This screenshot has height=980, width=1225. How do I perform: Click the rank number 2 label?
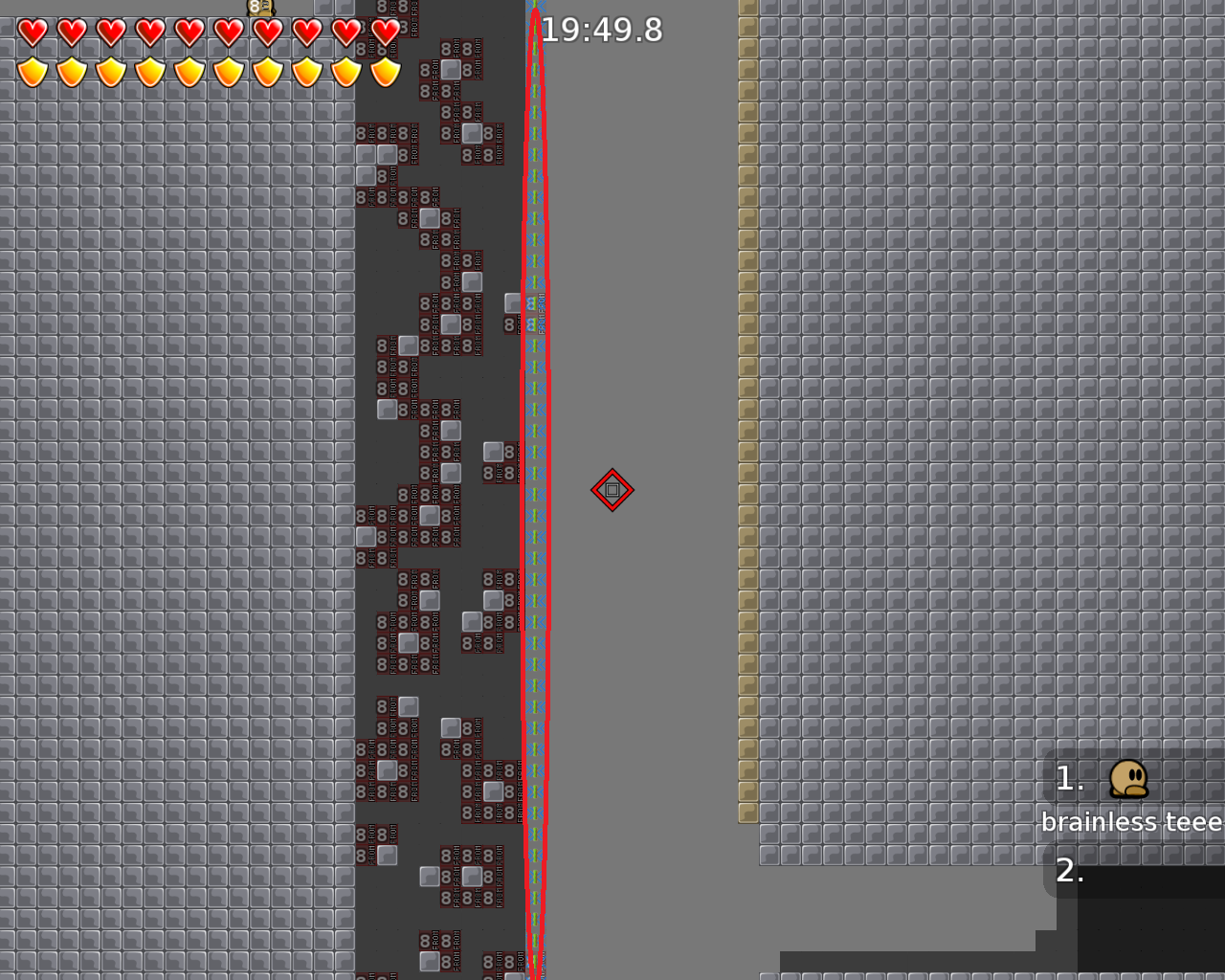(1071, 872)
